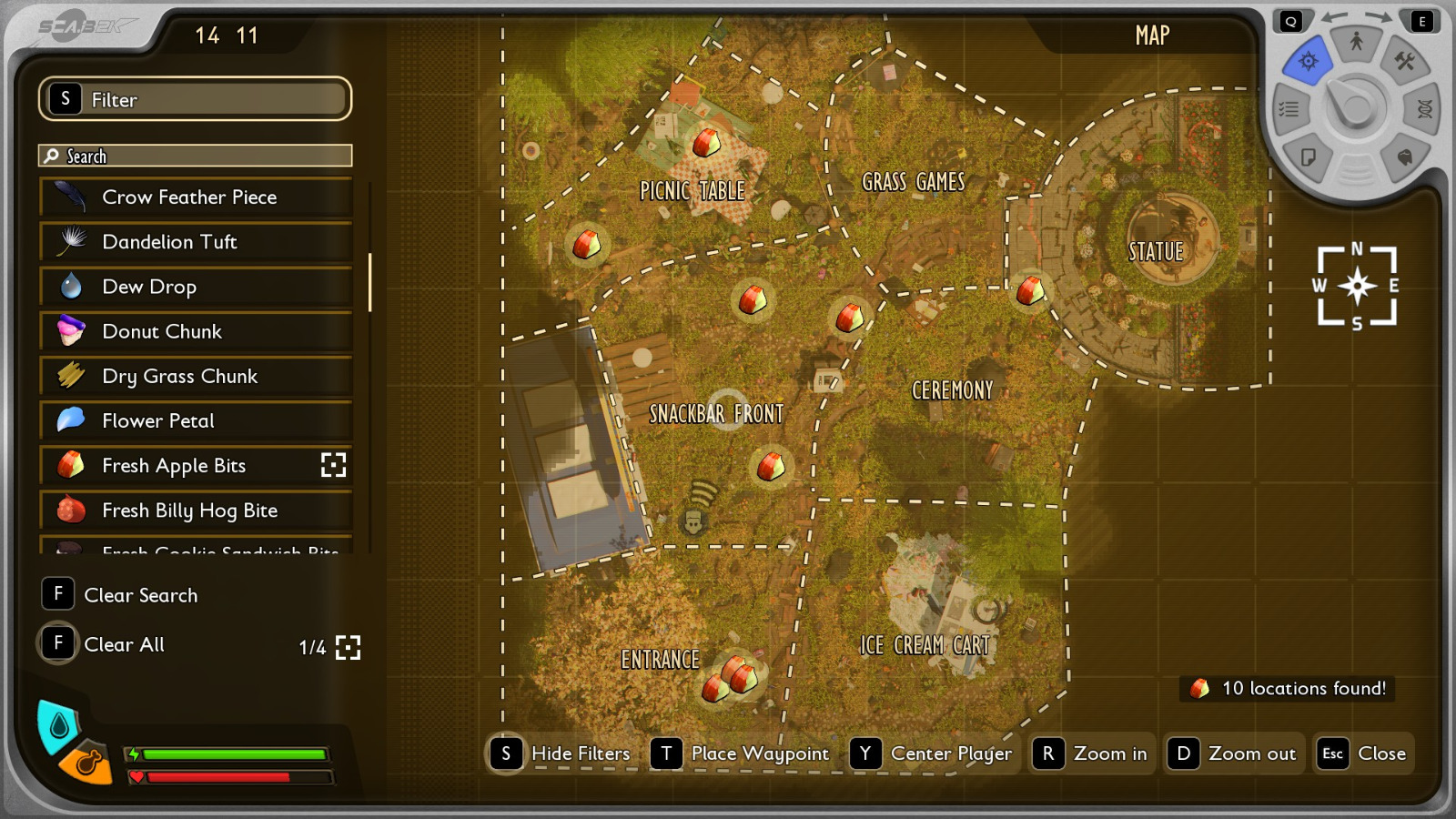Click the red health bar
The image size is (1456, 819).
point(232,777)
